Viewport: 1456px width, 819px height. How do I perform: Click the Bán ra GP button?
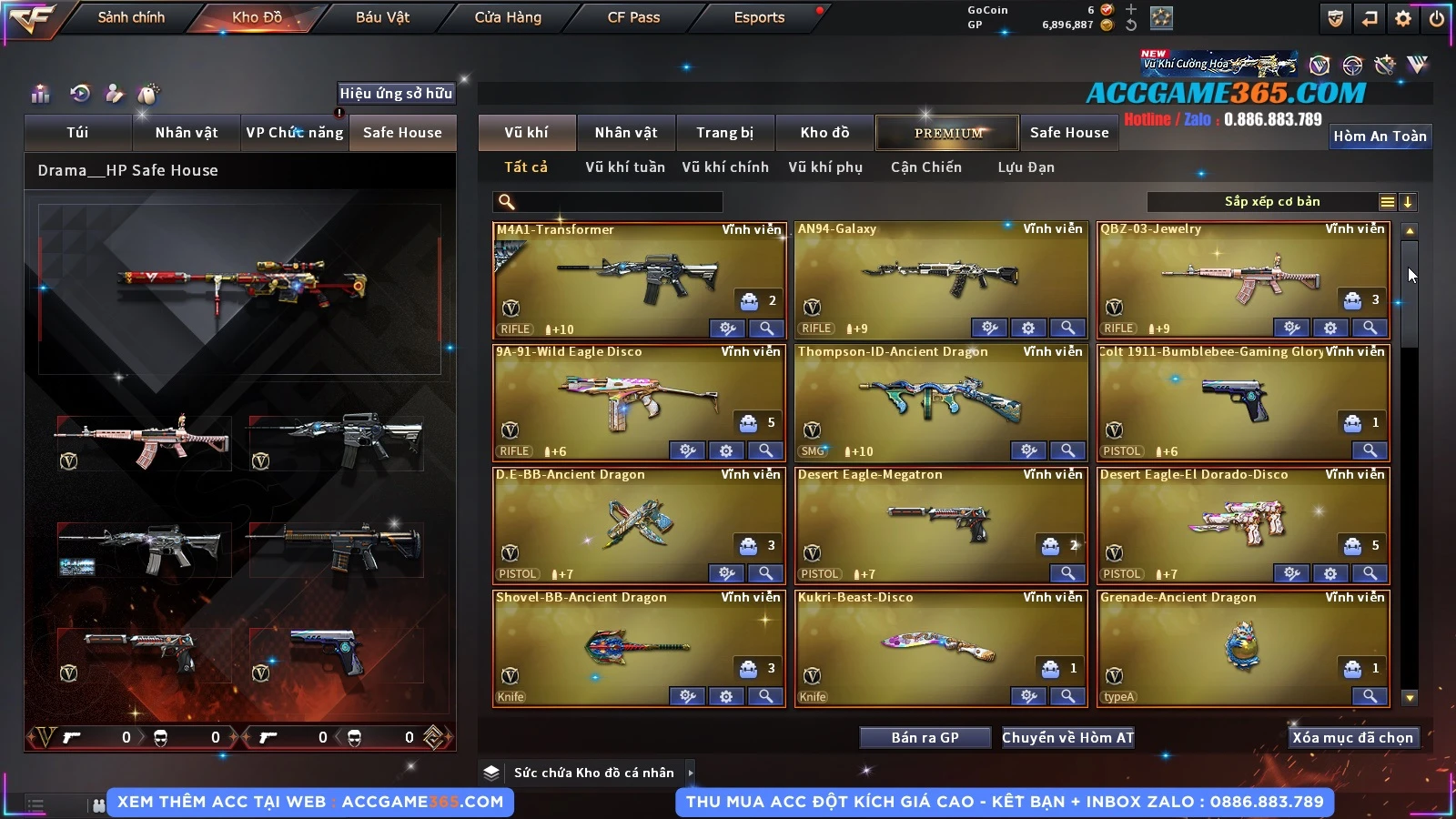coord(925,738)
